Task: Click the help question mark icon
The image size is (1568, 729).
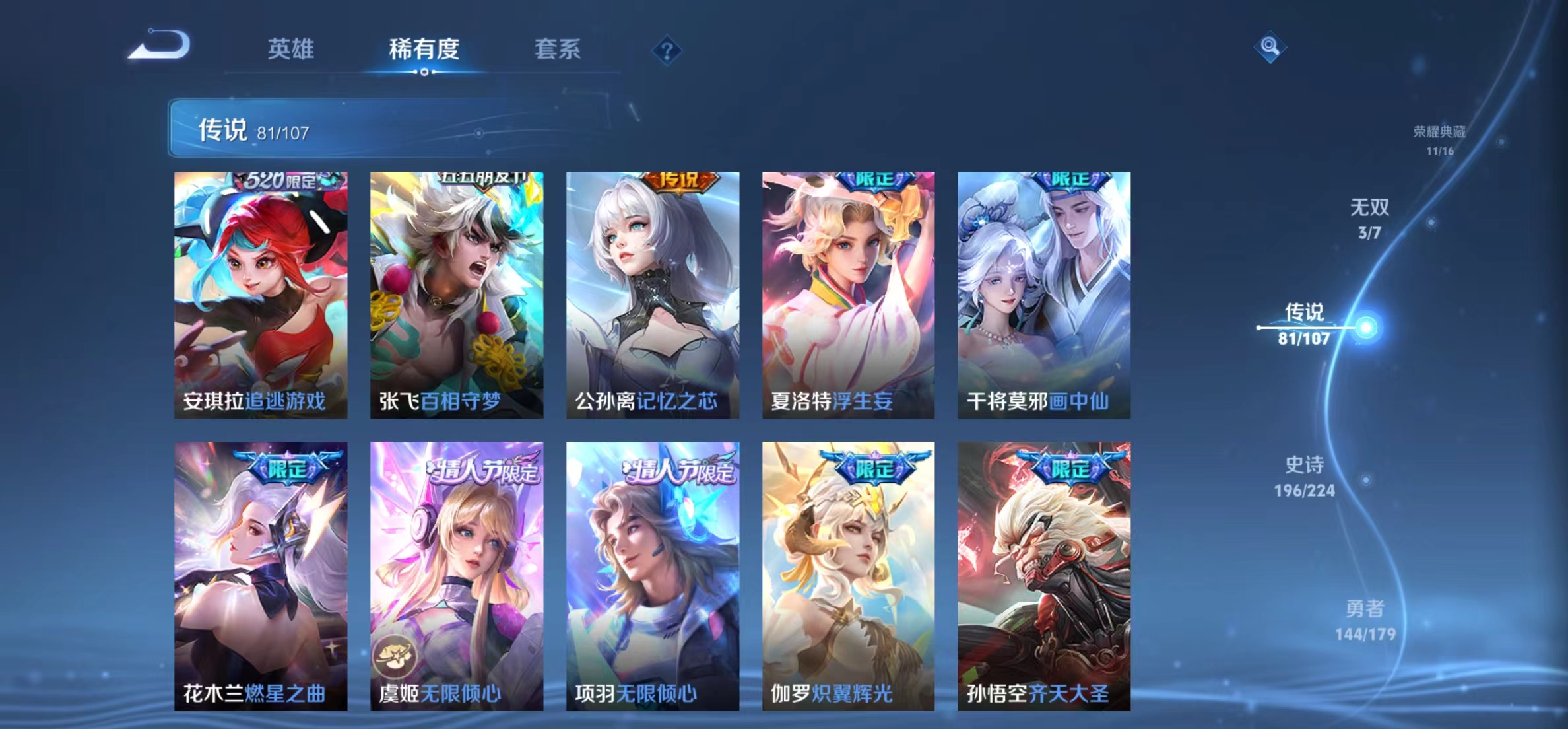Action: [668, 50]
